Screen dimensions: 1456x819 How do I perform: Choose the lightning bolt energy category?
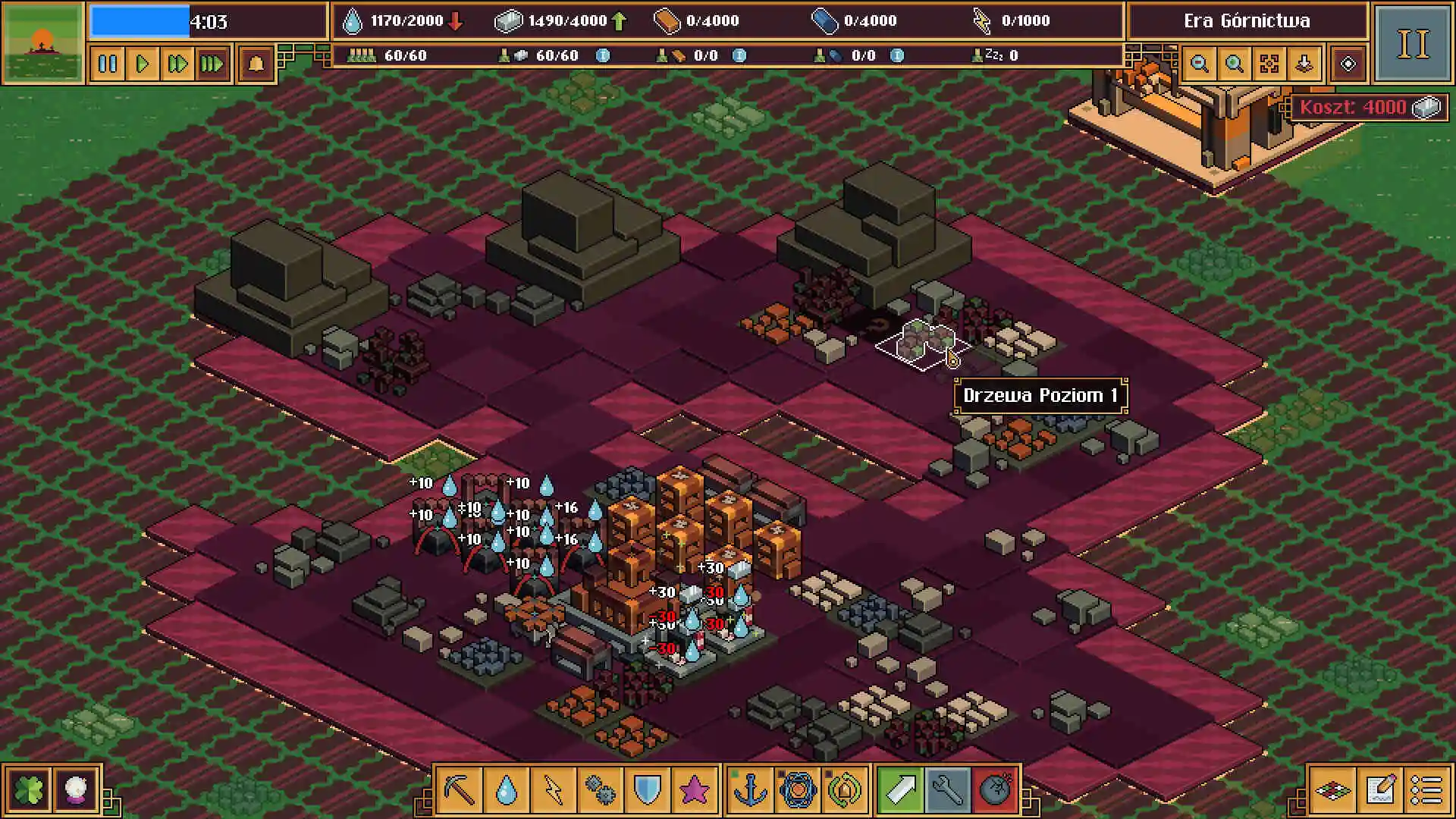click(x=554, y=790)
